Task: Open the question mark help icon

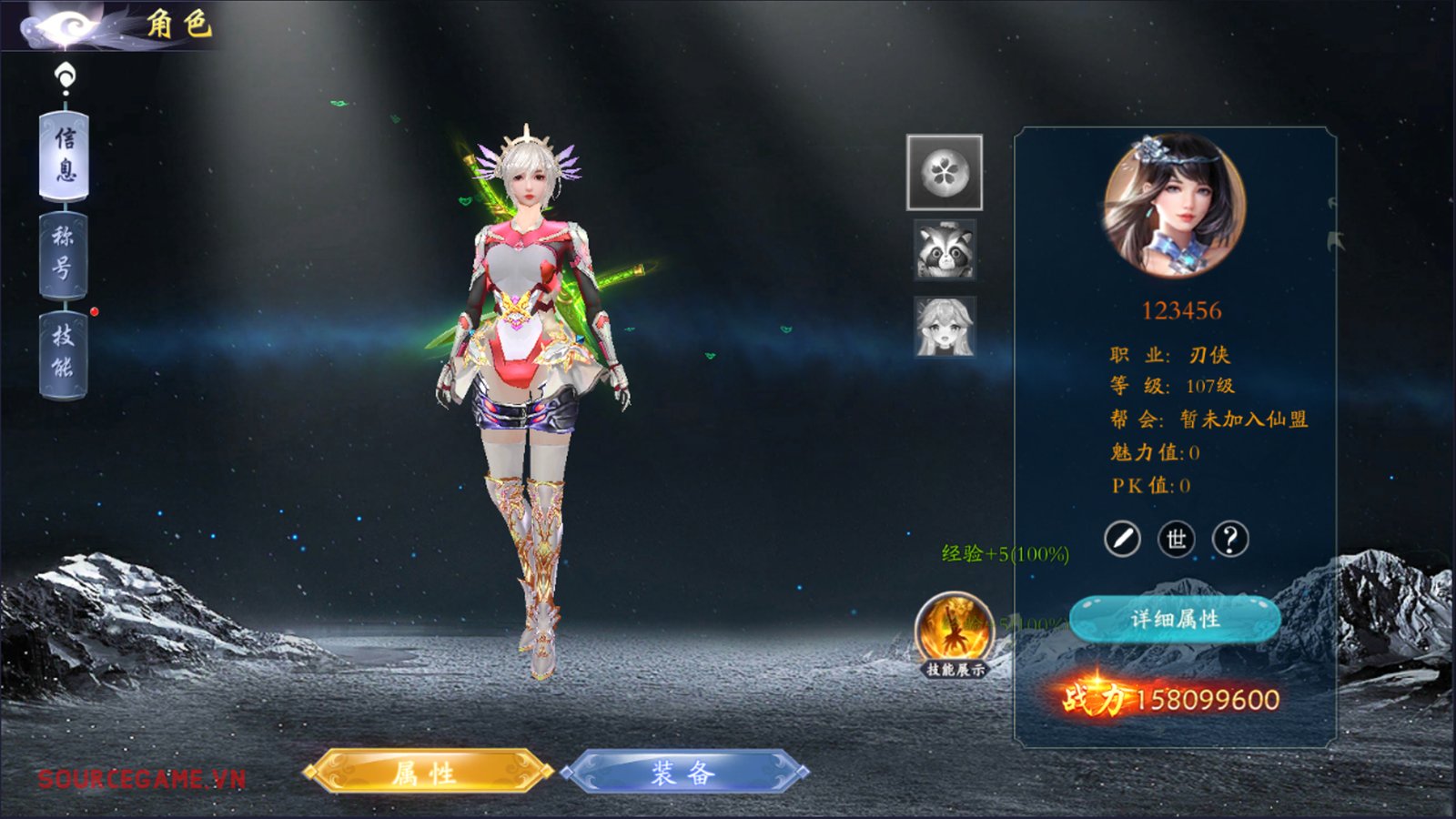Action: click(x=1230, y=540)
